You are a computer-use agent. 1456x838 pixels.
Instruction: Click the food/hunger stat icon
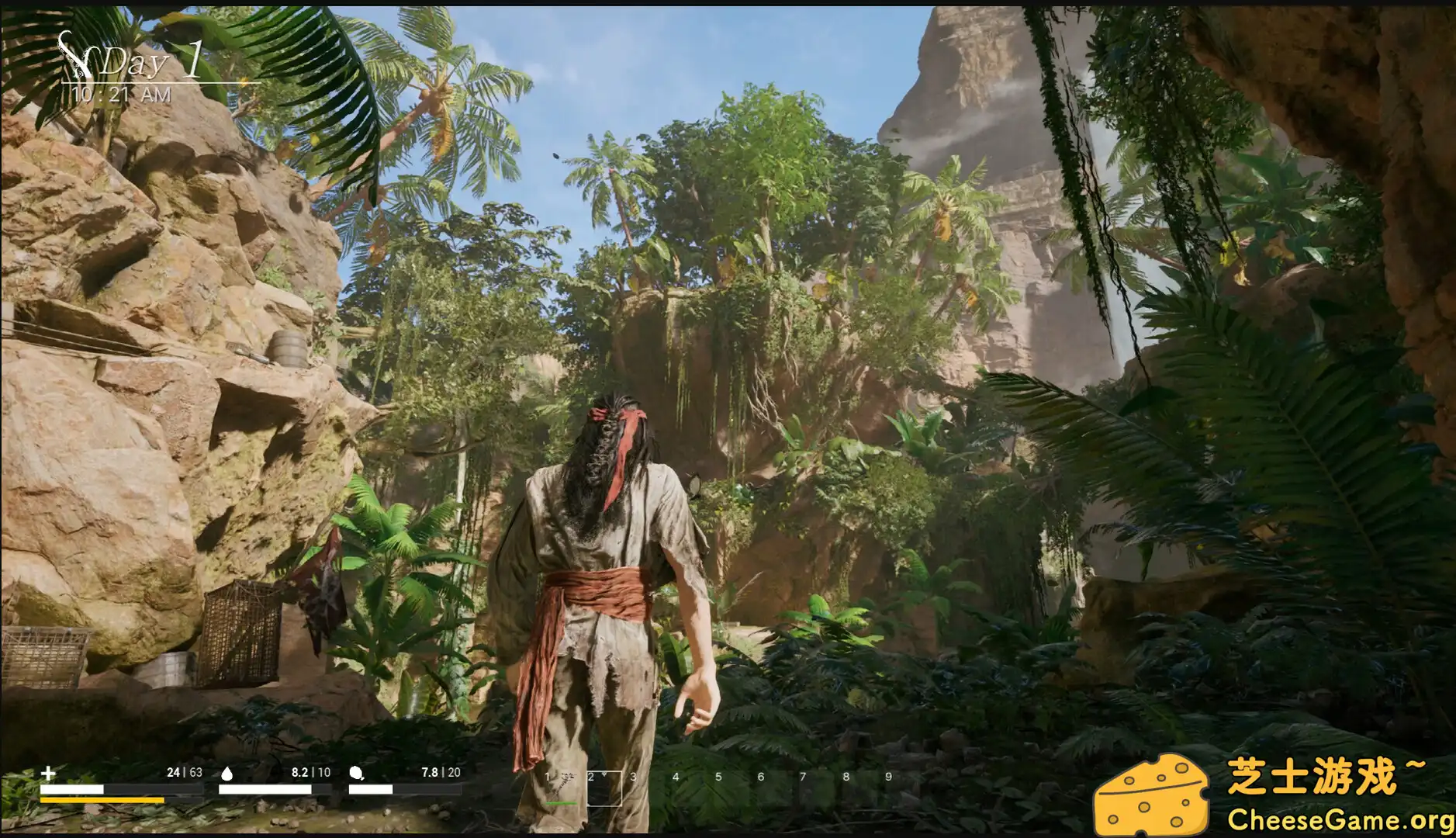click(354, 774)
